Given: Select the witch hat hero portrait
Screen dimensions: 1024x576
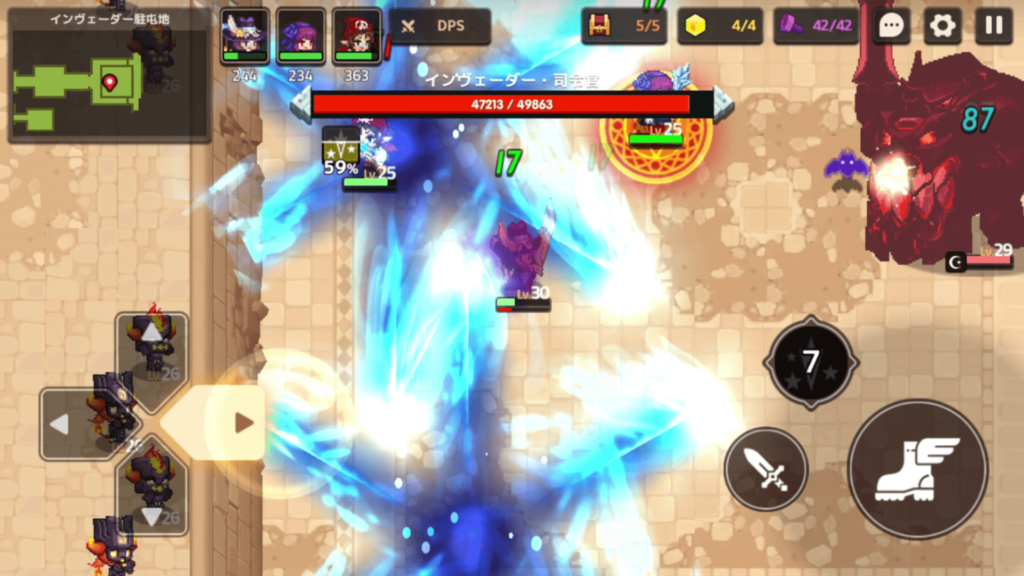Looking at the screenshot, I should tap(244, 38).
